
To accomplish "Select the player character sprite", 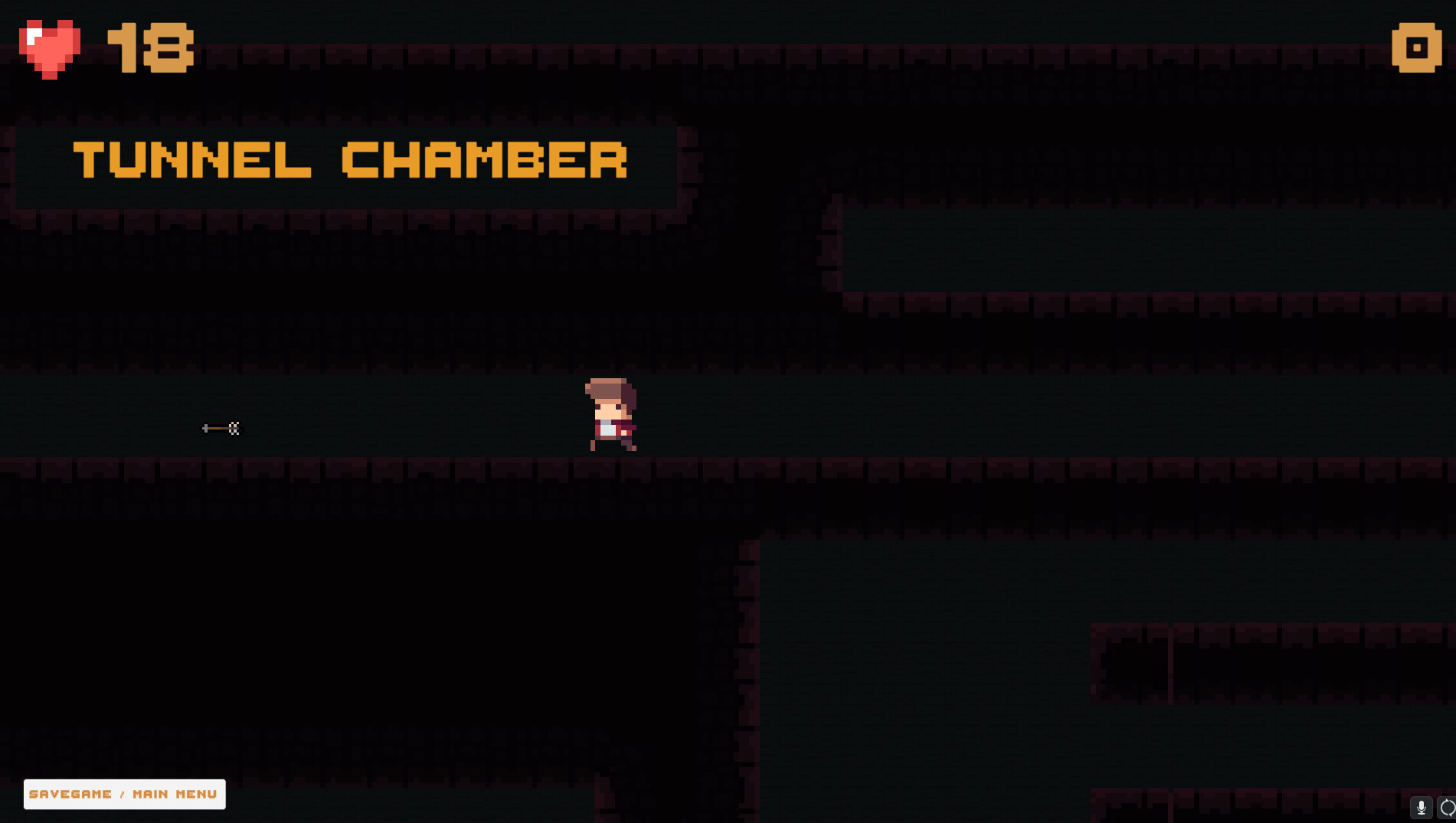I will click(x=610, y=413).
